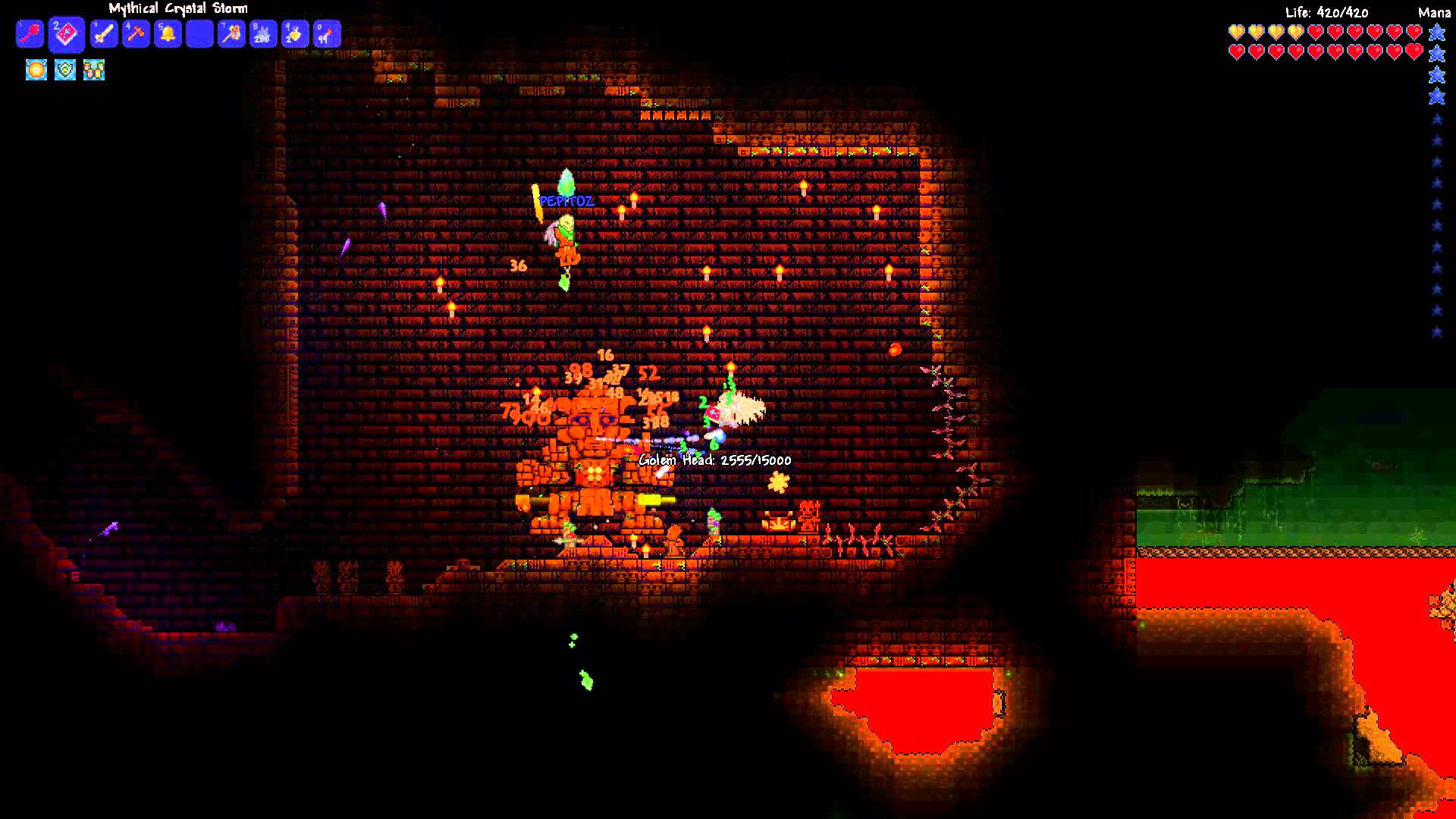
Task: Select the healing potions in hotbar slot 9
Action: (x=295, y=33)
